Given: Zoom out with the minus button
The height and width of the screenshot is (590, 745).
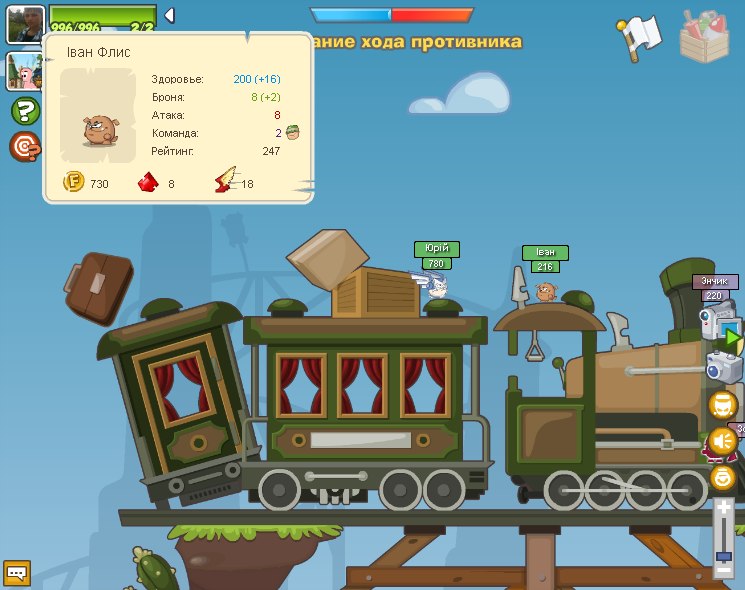Looking at the screenshot, I should [725, 570].
